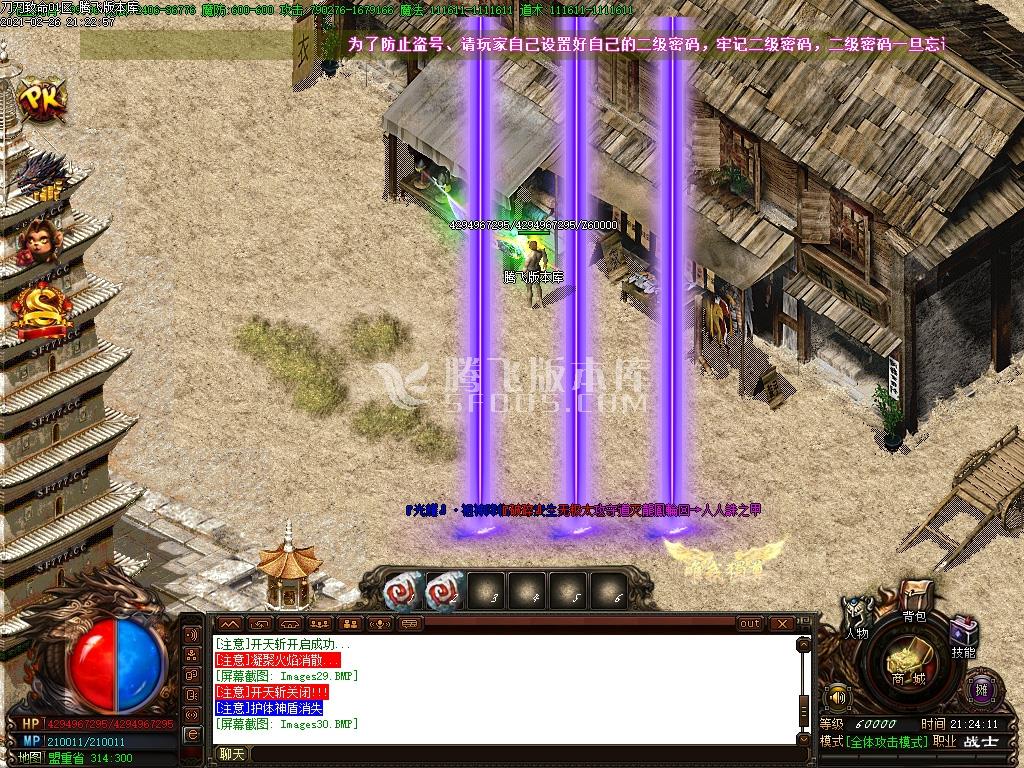Open the 人物 character panel
This screenshot has width=1024, height=768.
click(856, 618)
